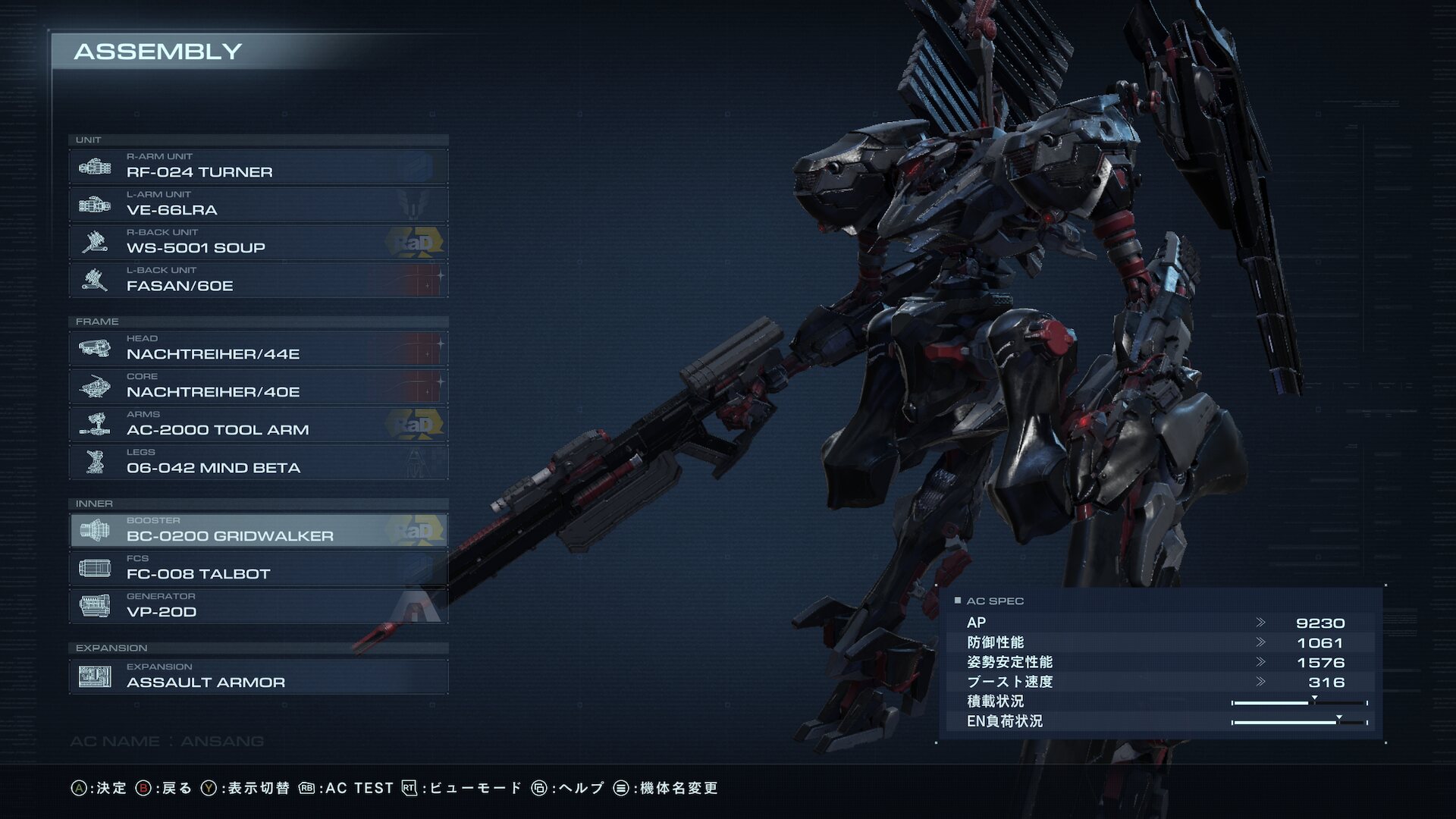1456x819 pixels.
Task: Select the EXPANSION ASSAULT ARMOR slot
Action: tap(258, 676)
